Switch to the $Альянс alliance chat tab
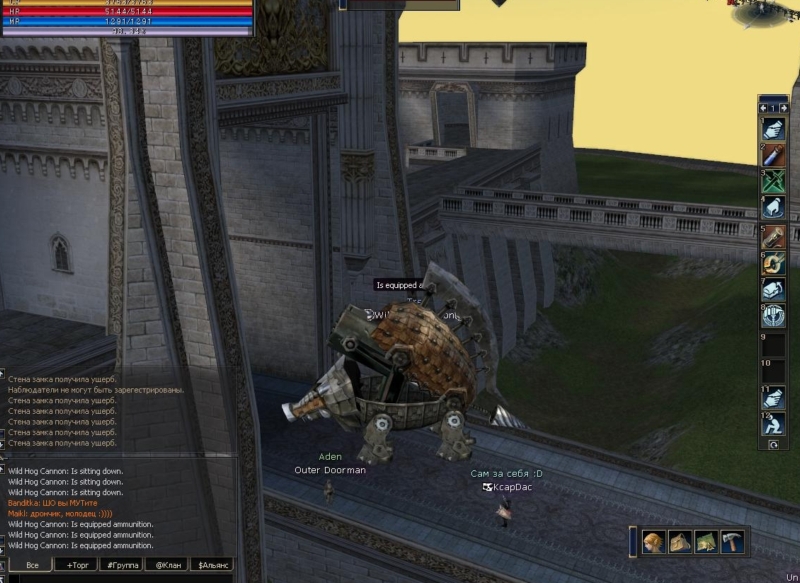The width and height of the screenshot is (800, 583). (213, 566)
